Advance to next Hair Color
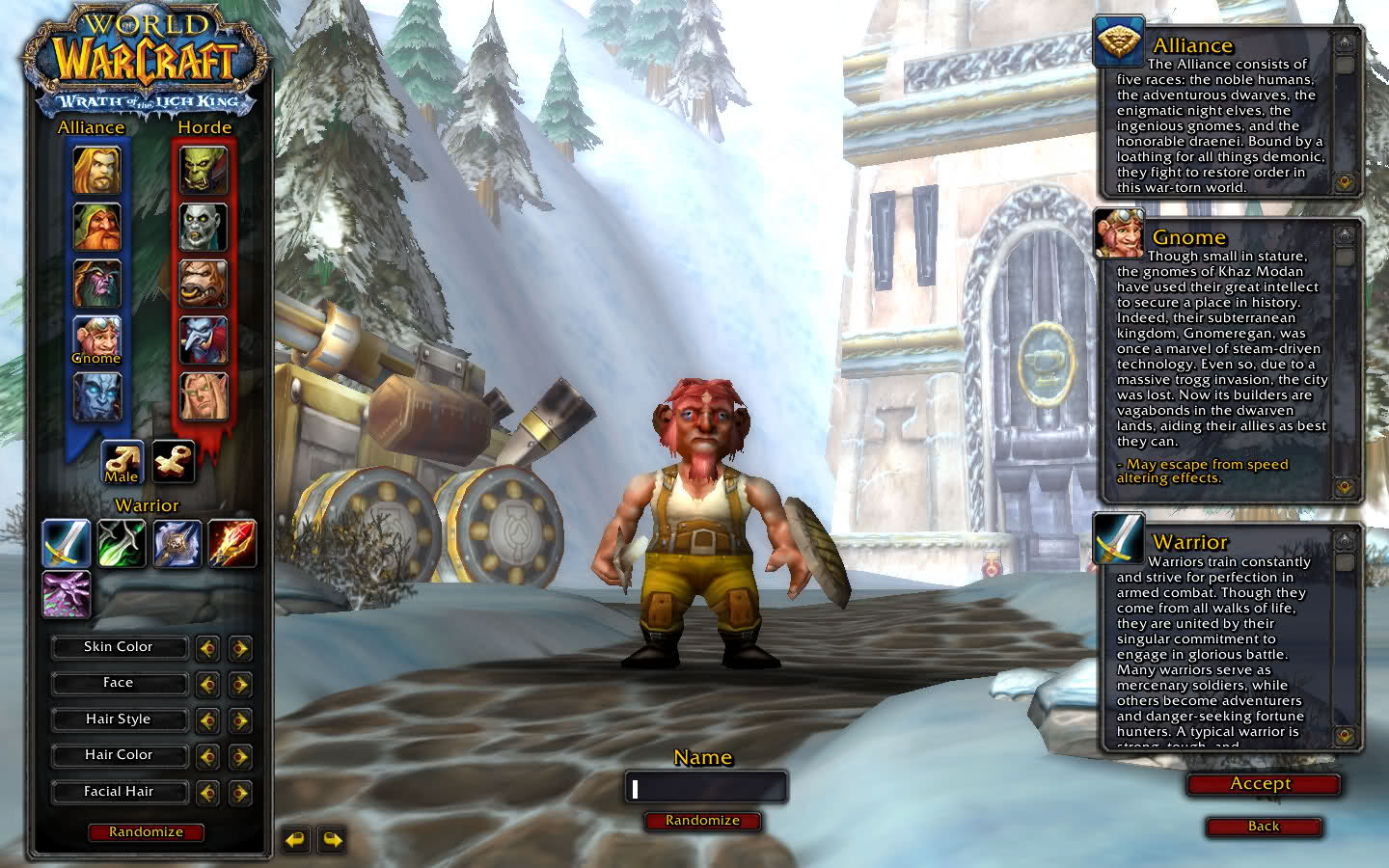1389x868 pixels. coord(240,756)
